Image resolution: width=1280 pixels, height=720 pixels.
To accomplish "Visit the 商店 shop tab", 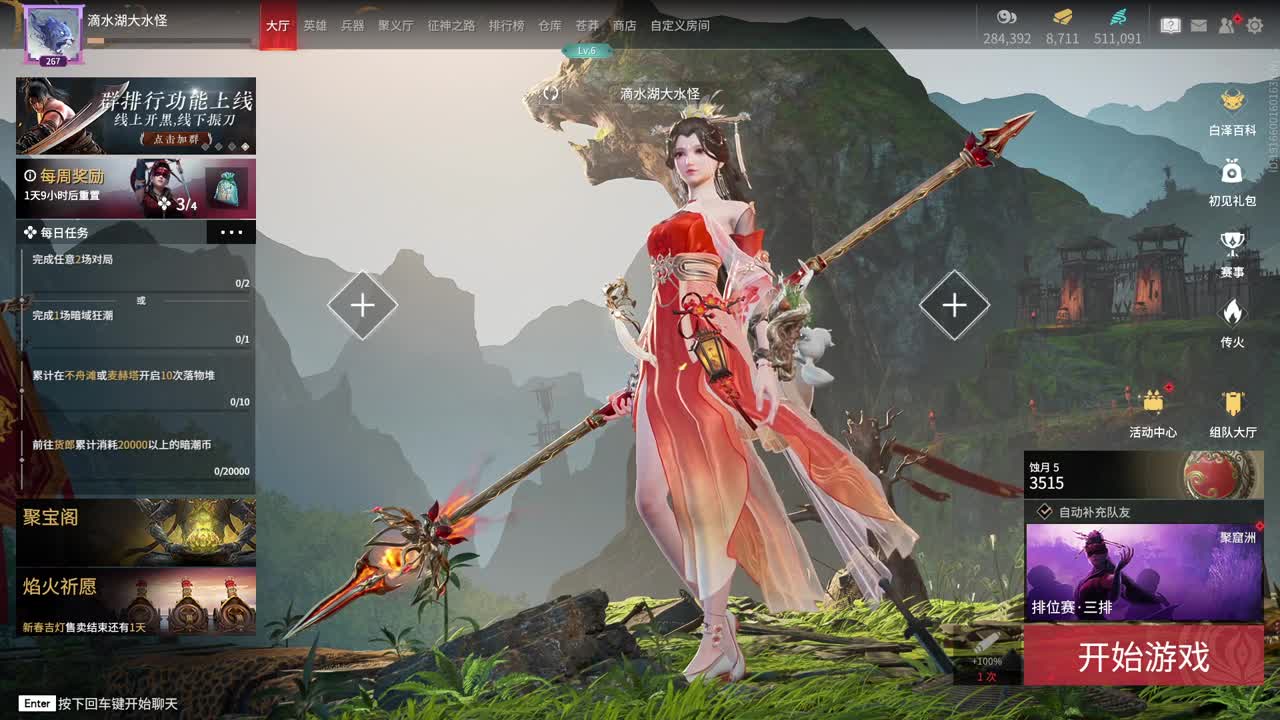I will 624,25.
